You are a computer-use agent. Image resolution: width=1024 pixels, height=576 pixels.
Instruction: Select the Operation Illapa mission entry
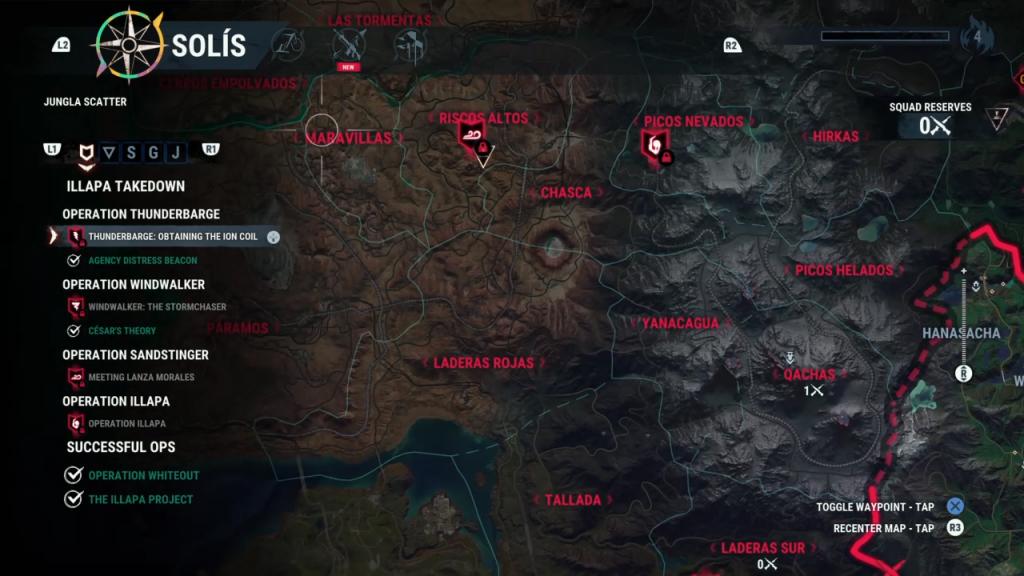[126, 424]
